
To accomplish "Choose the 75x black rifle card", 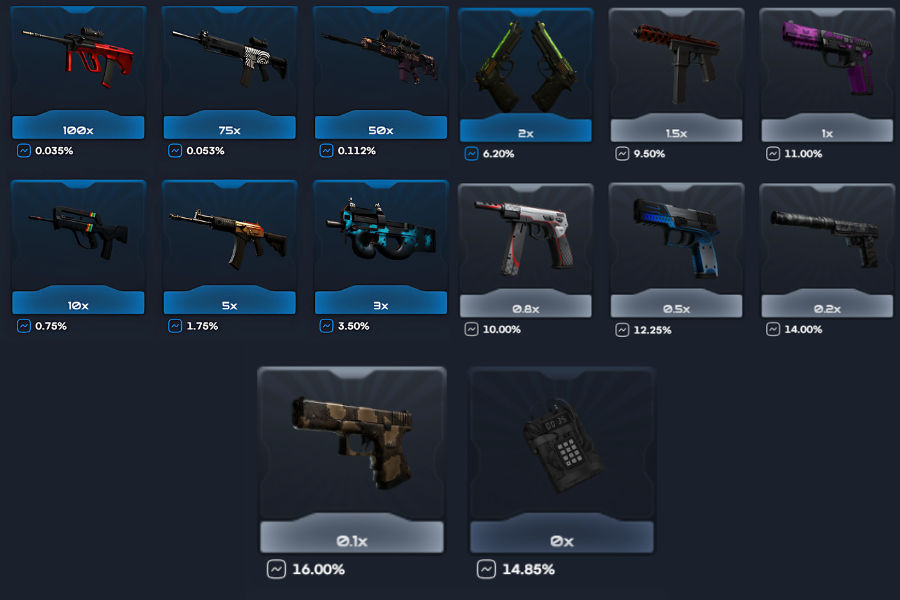I will click(229, 72).
